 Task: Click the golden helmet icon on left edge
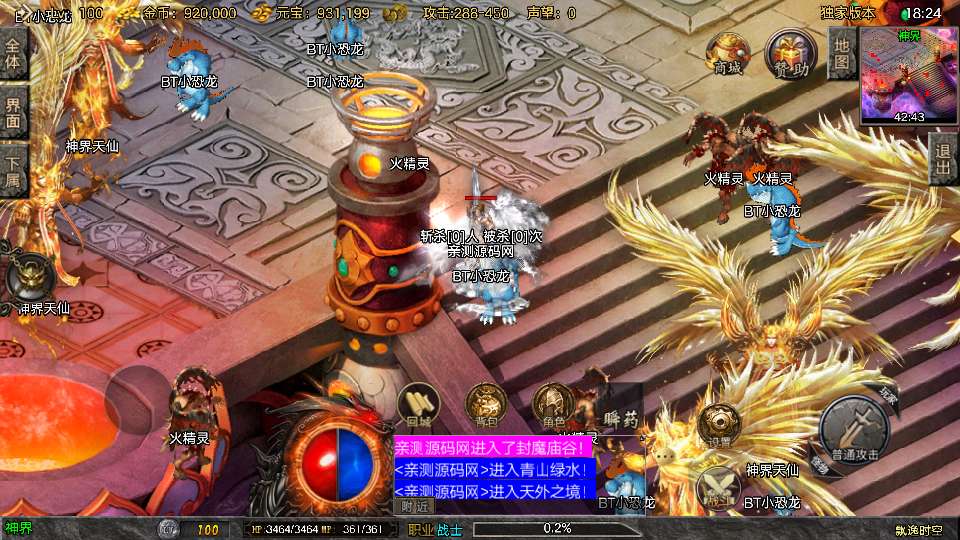coord(27,276)
